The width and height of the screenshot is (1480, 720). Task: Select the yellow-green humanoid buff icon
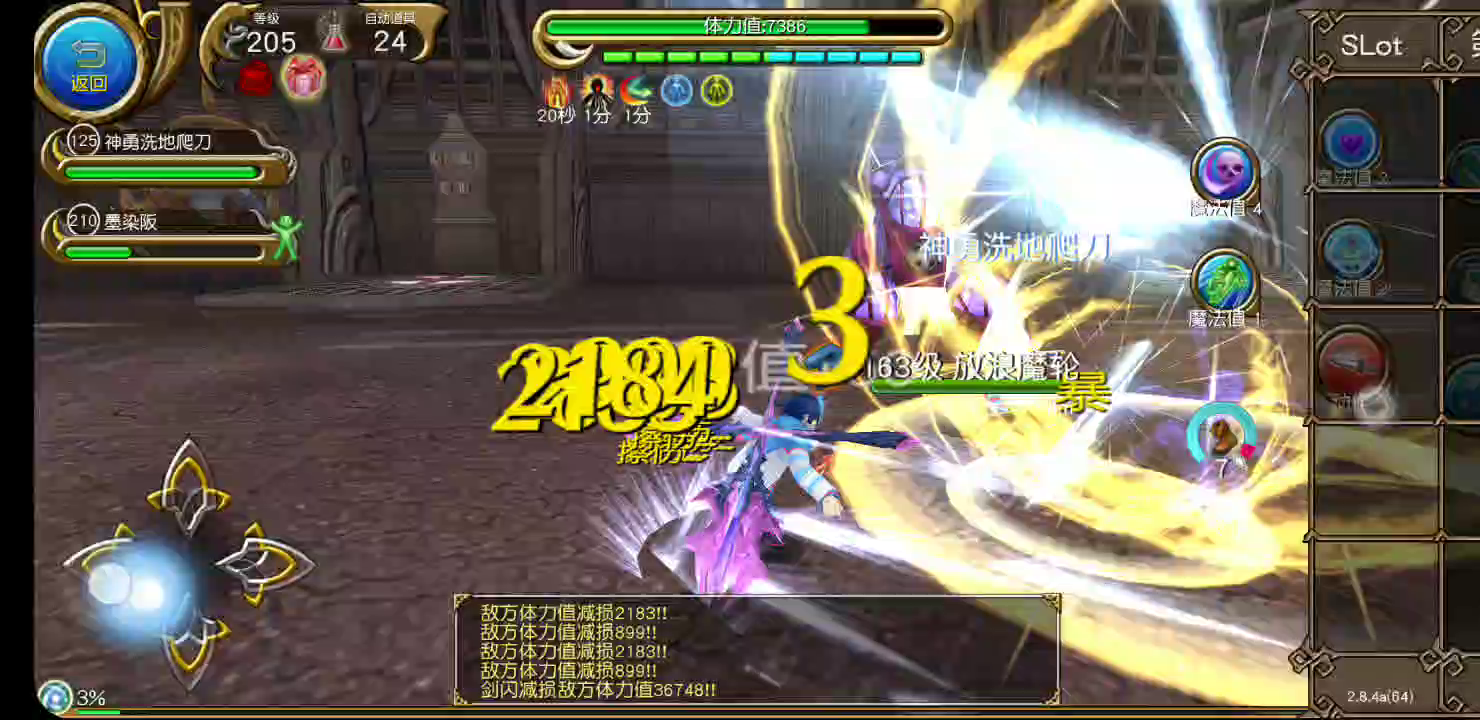[716, 90]
